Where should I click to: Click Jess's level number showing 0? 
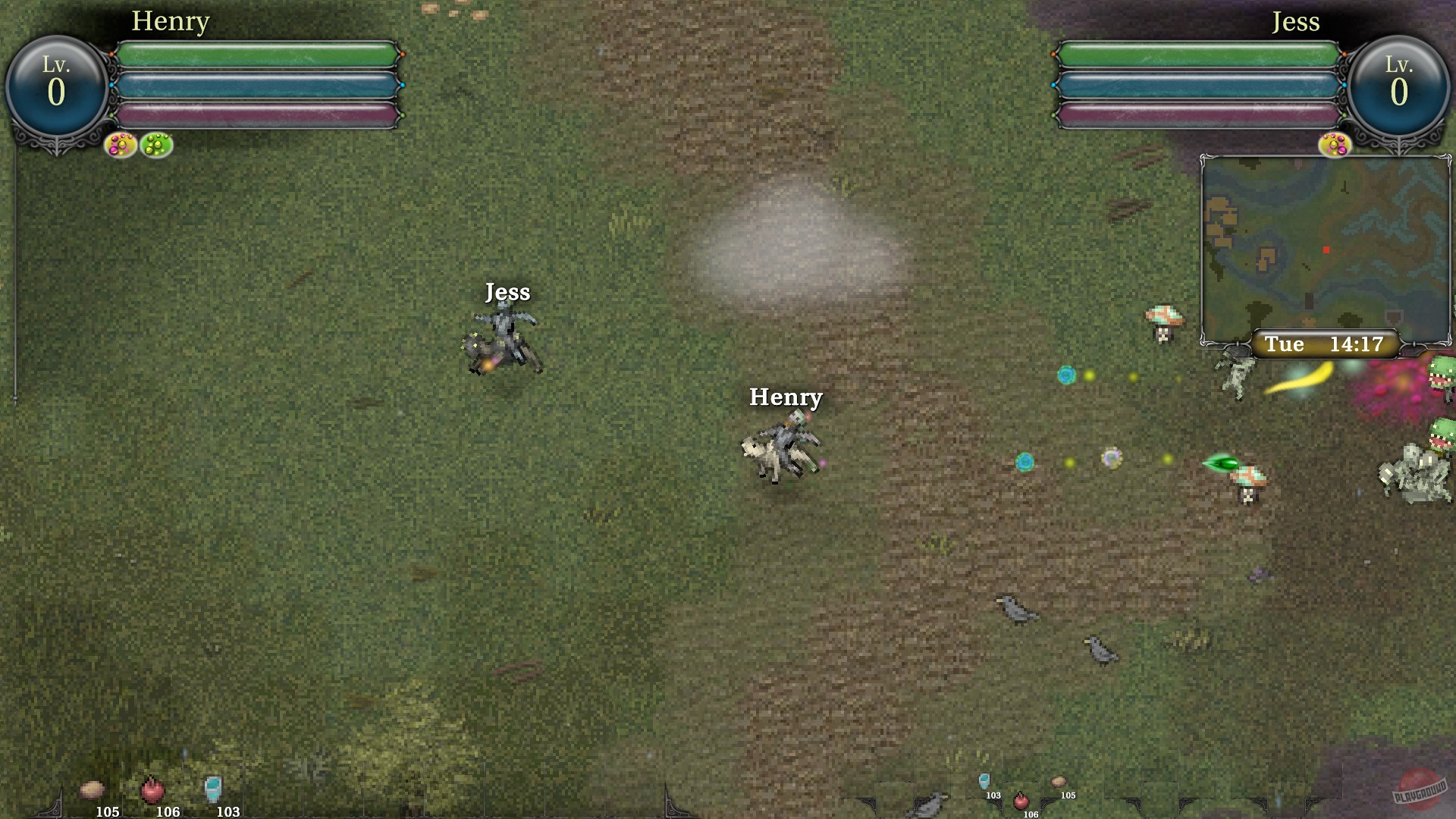click(1400, 93)
